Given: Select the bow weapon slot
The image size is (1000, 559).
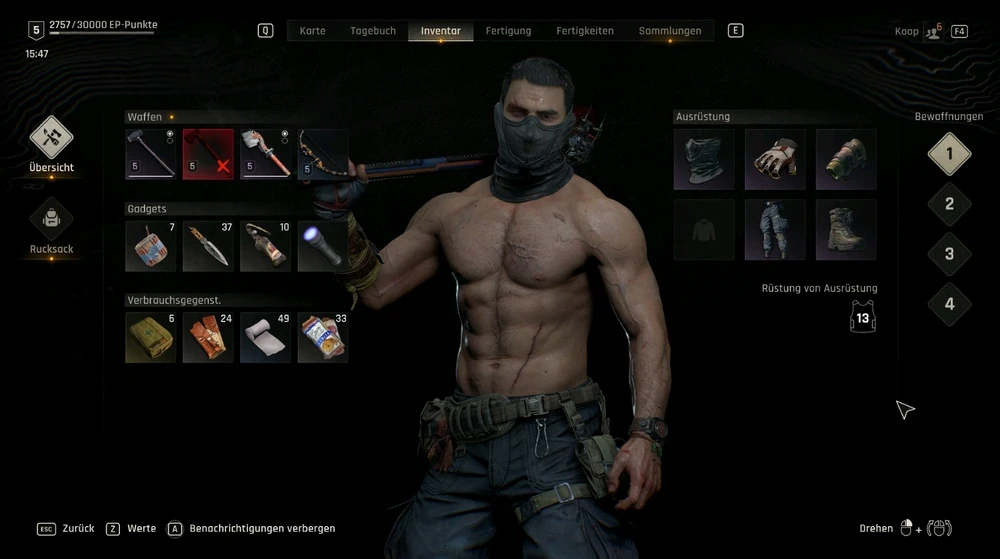Looking at the screenshot, I should [323, 154].
